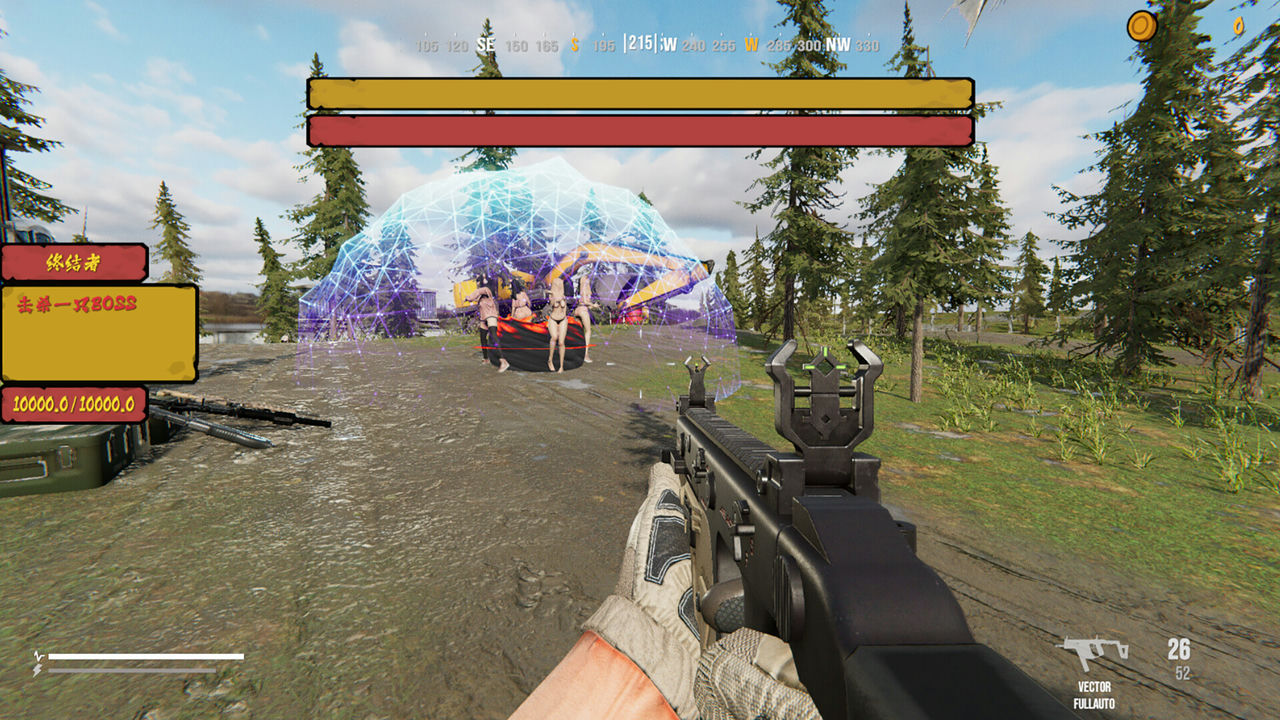This screenshot has width=1280, height=720.
Task: Click the Vector weapon icon
Action: click(x=1093, y=653)
